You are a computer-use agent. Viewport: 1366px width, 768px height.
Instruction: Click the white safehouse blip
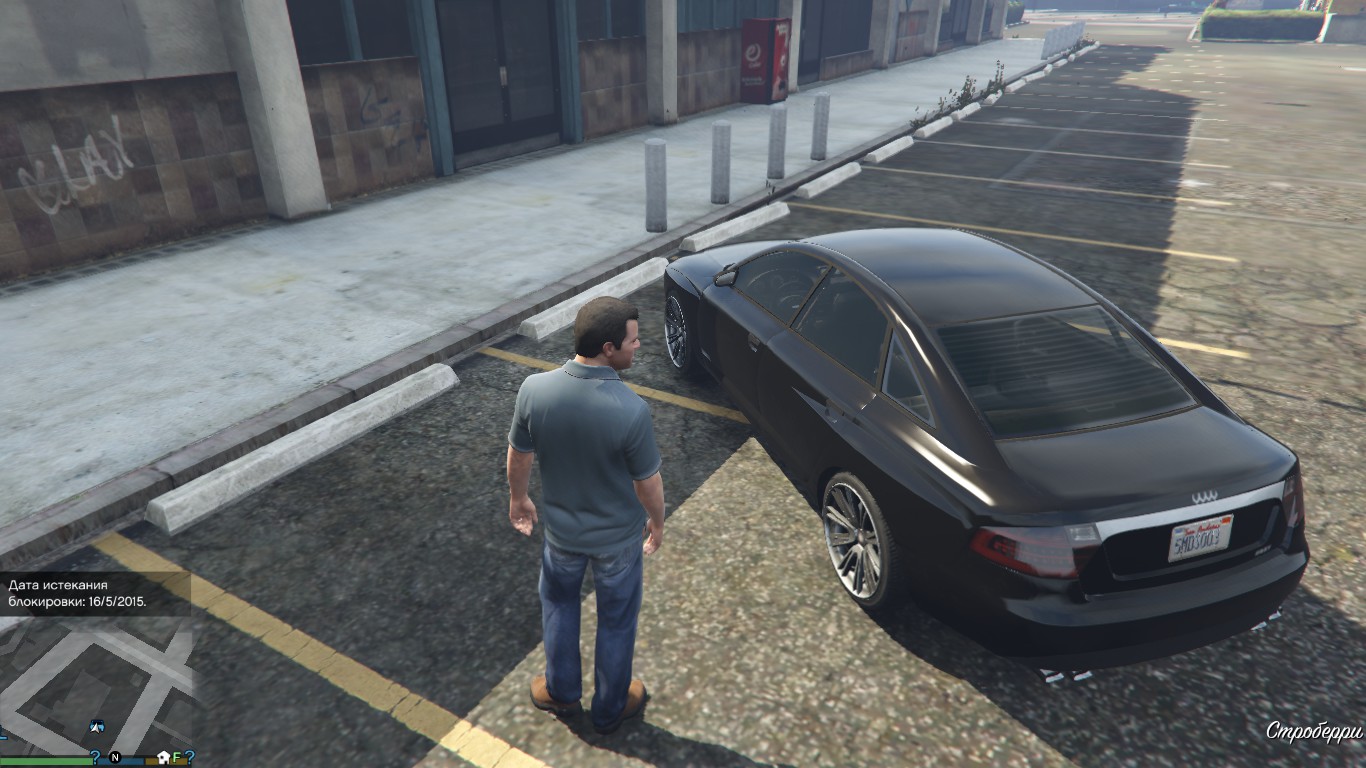click(163, 757)
